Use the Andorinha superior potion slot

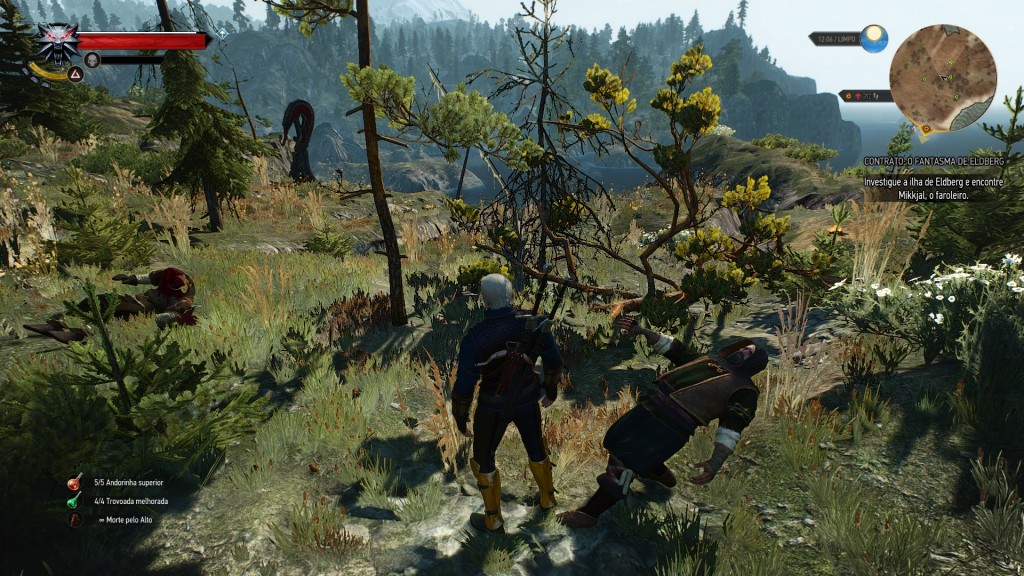point(75,482)
